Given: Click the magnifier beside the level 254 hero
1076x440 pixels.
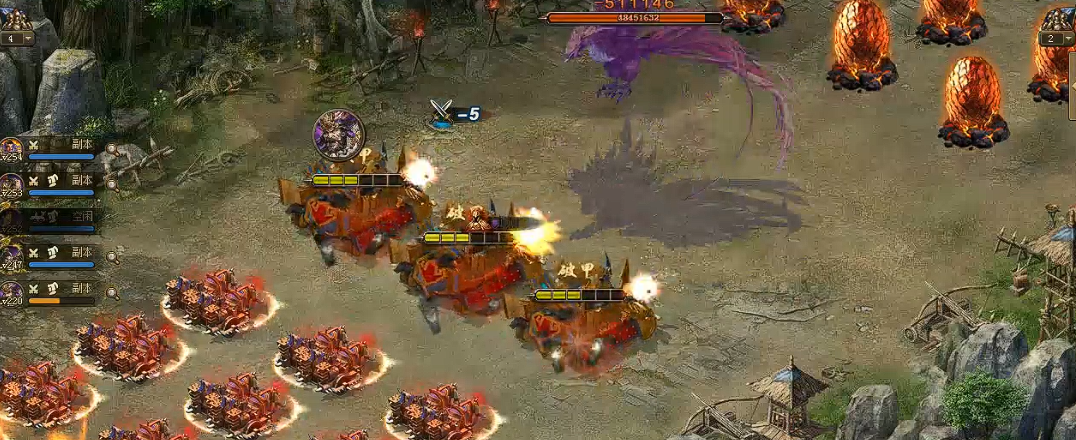Looking at the screenshot, I should point(111,150).
